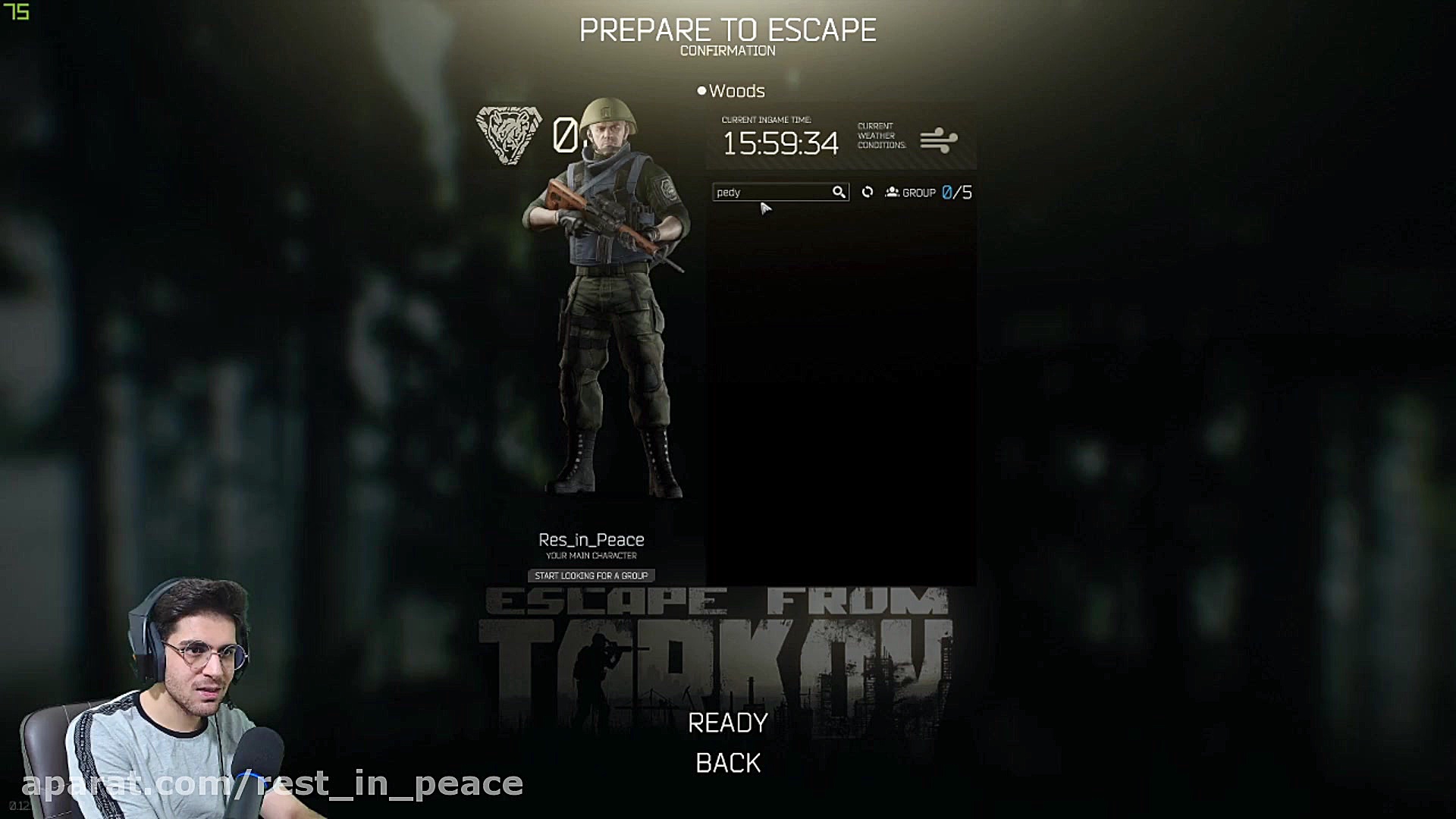The width and height of the screenshot is (1456, 819).
Task: Click the READY button
Action: click(727, 723)
